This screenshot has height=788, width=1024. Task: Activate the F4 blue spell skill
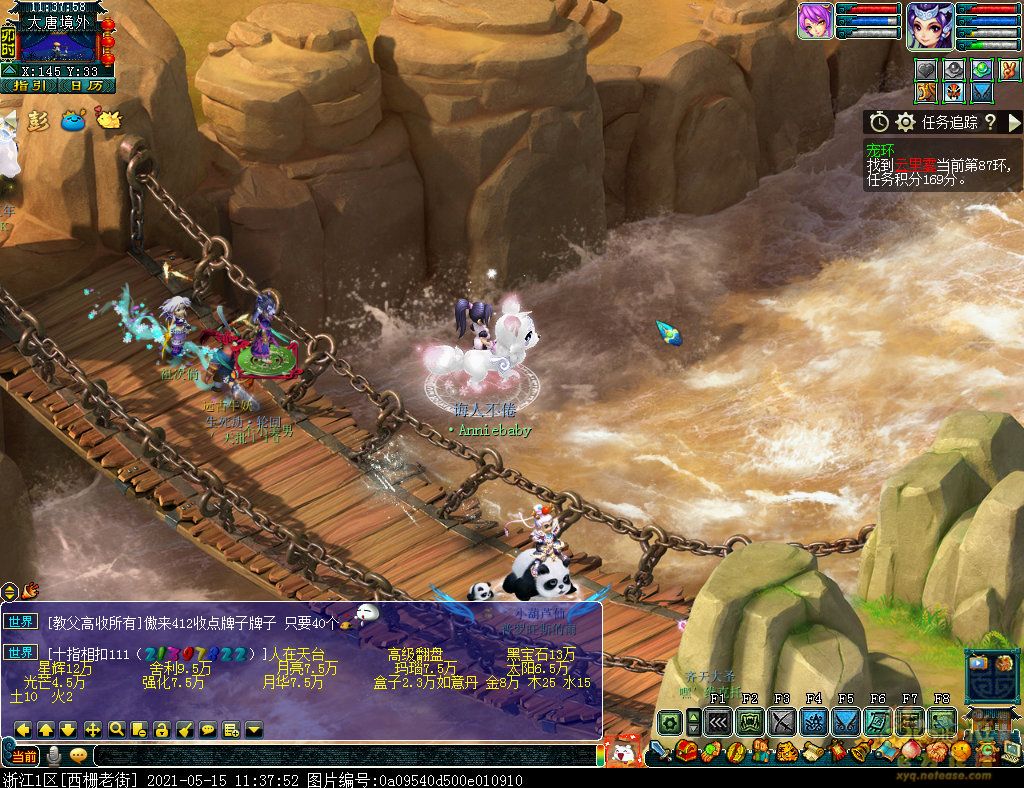(x=814, y=721)
